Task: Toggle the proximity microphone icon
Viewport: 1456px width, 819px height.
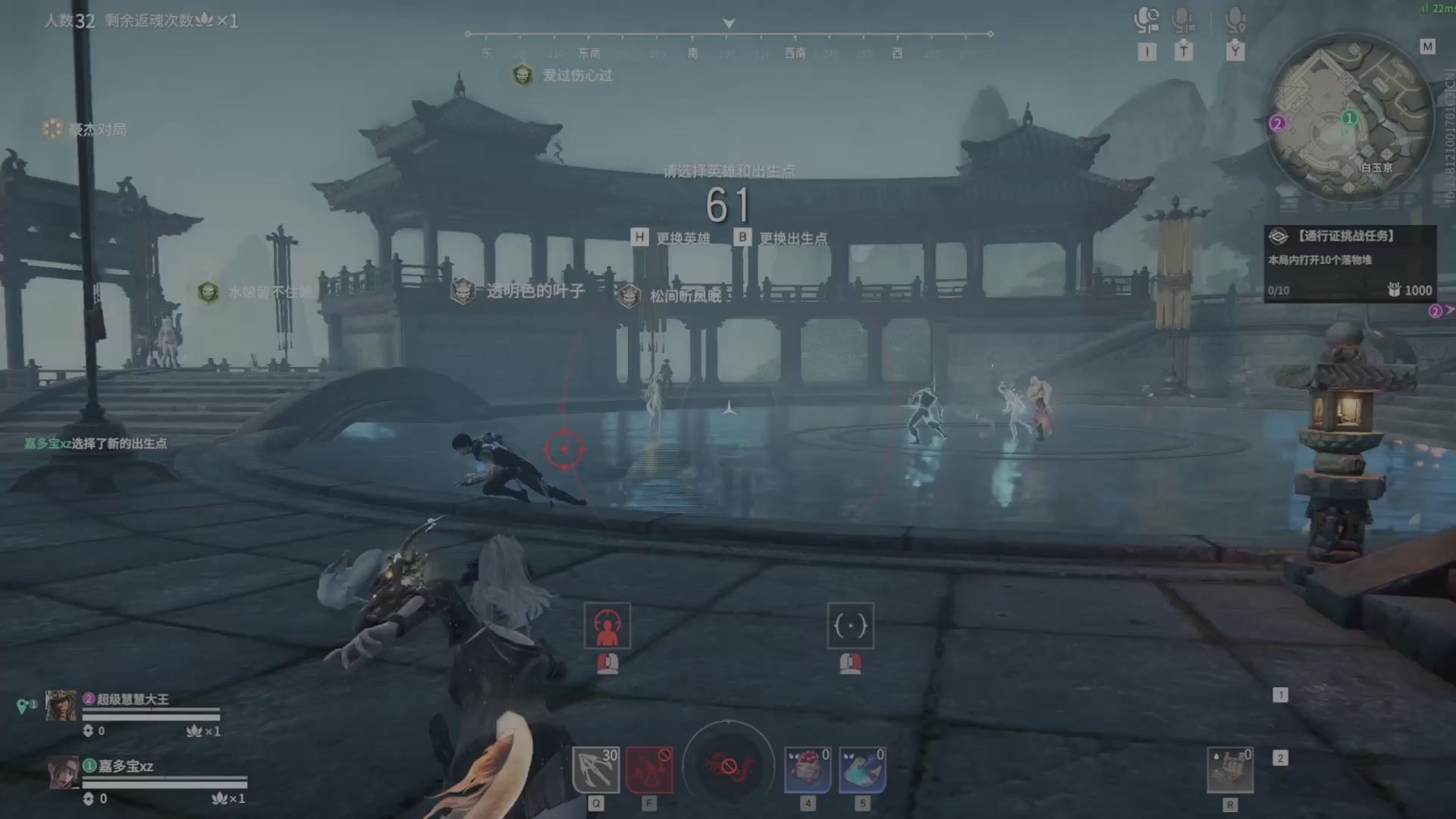Action: (x=1235, y=20)
